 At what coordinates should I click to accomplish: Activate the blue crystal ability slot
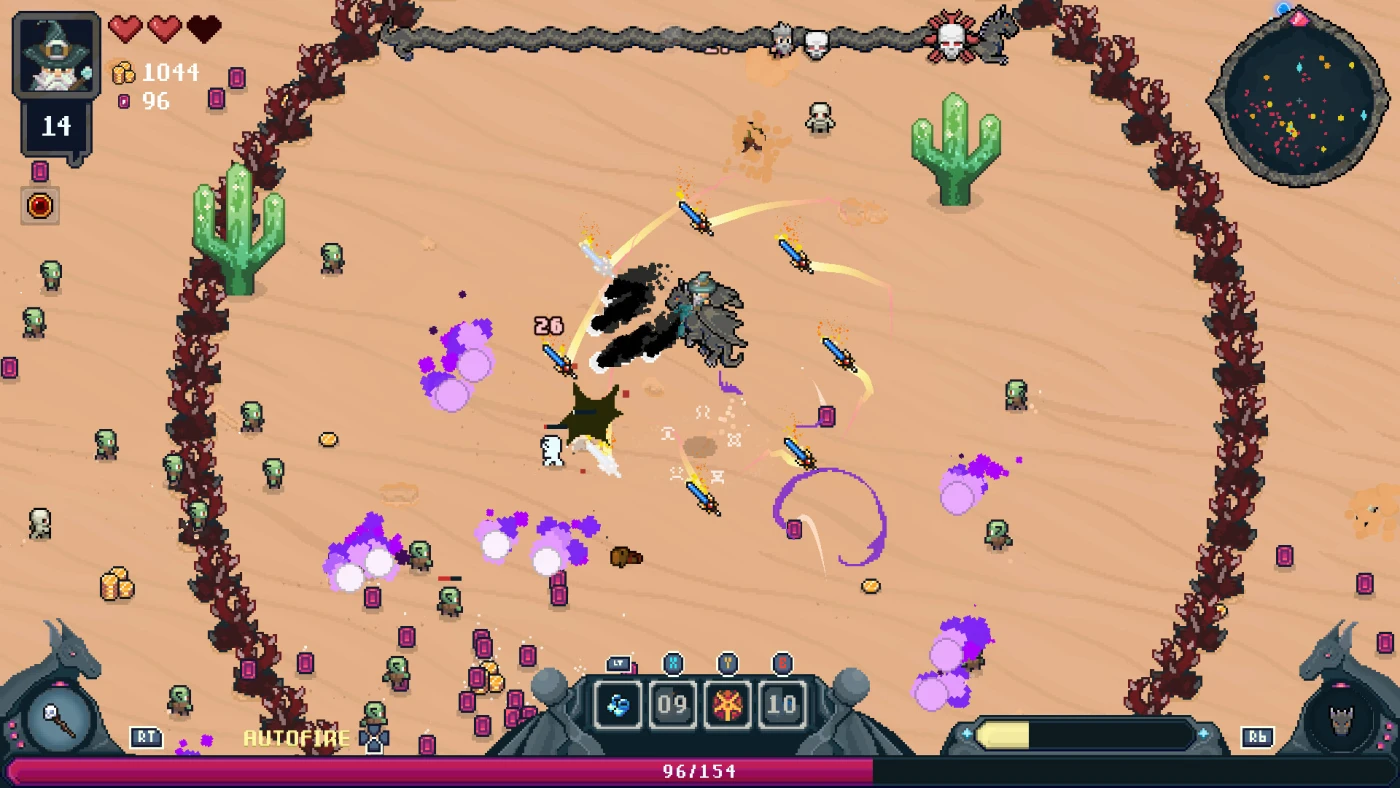pos(618,706)
